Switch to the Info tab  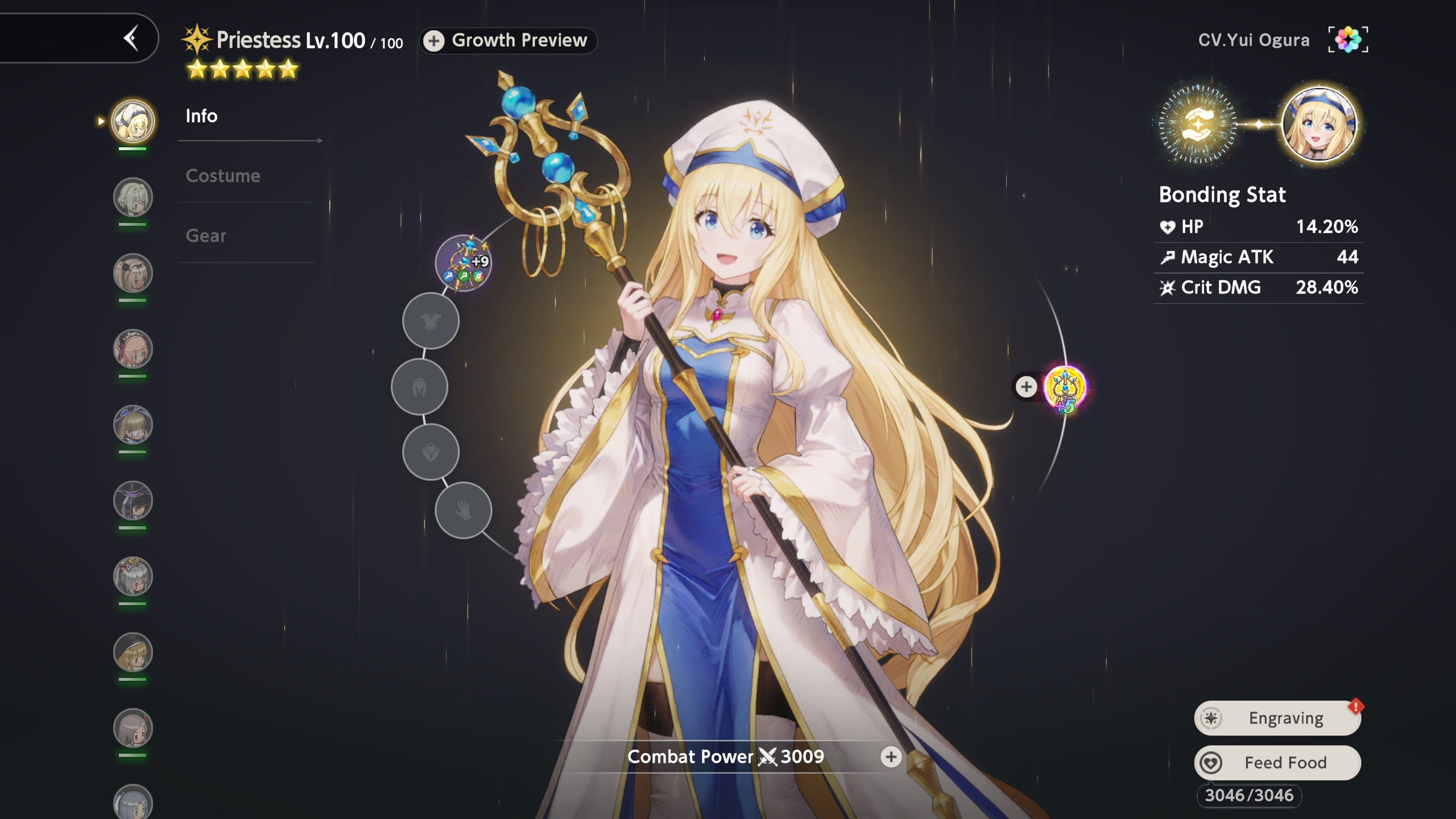pyautogui.click(x=201, y=116)
